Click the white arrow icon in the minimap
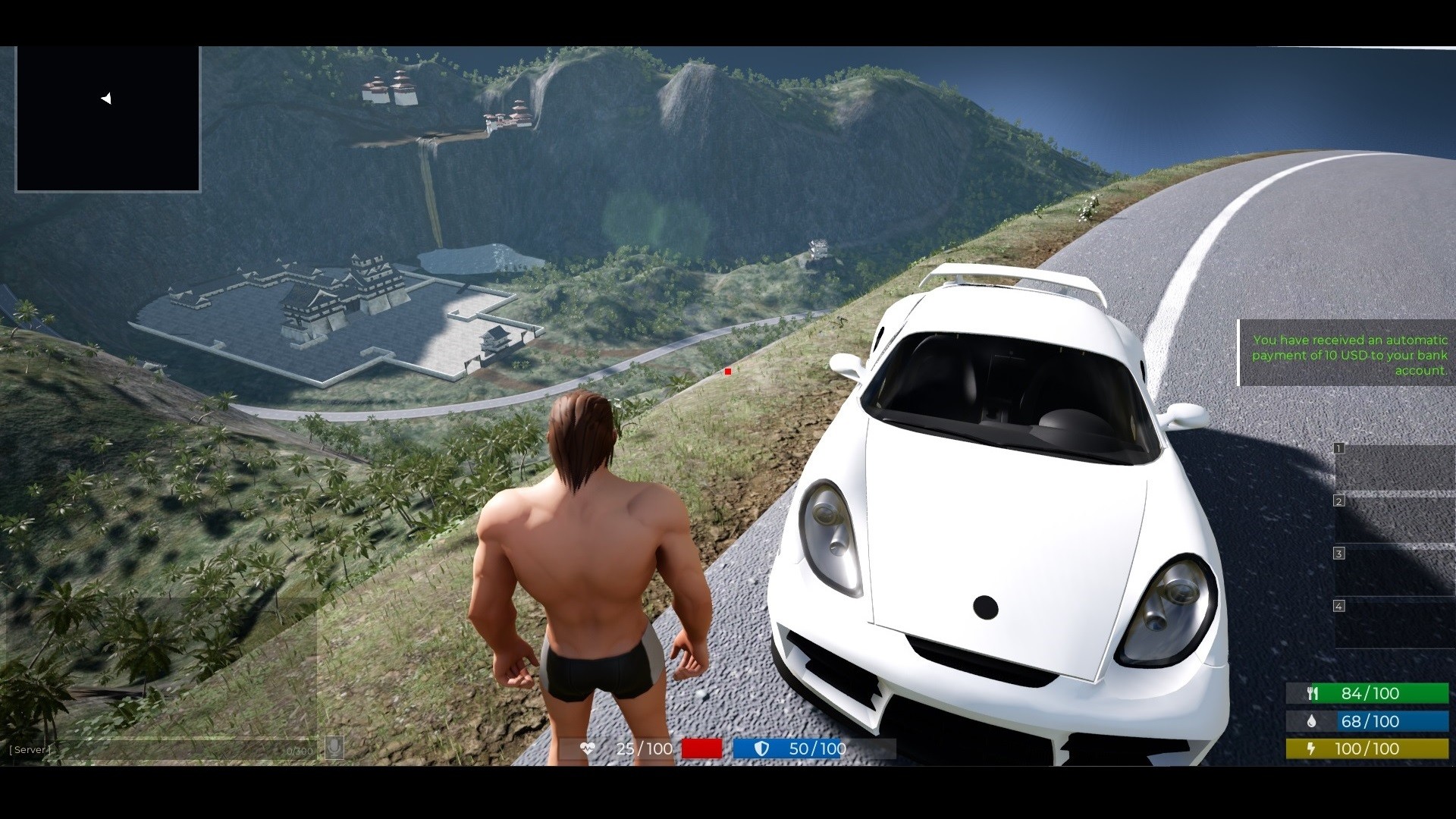 107,99
